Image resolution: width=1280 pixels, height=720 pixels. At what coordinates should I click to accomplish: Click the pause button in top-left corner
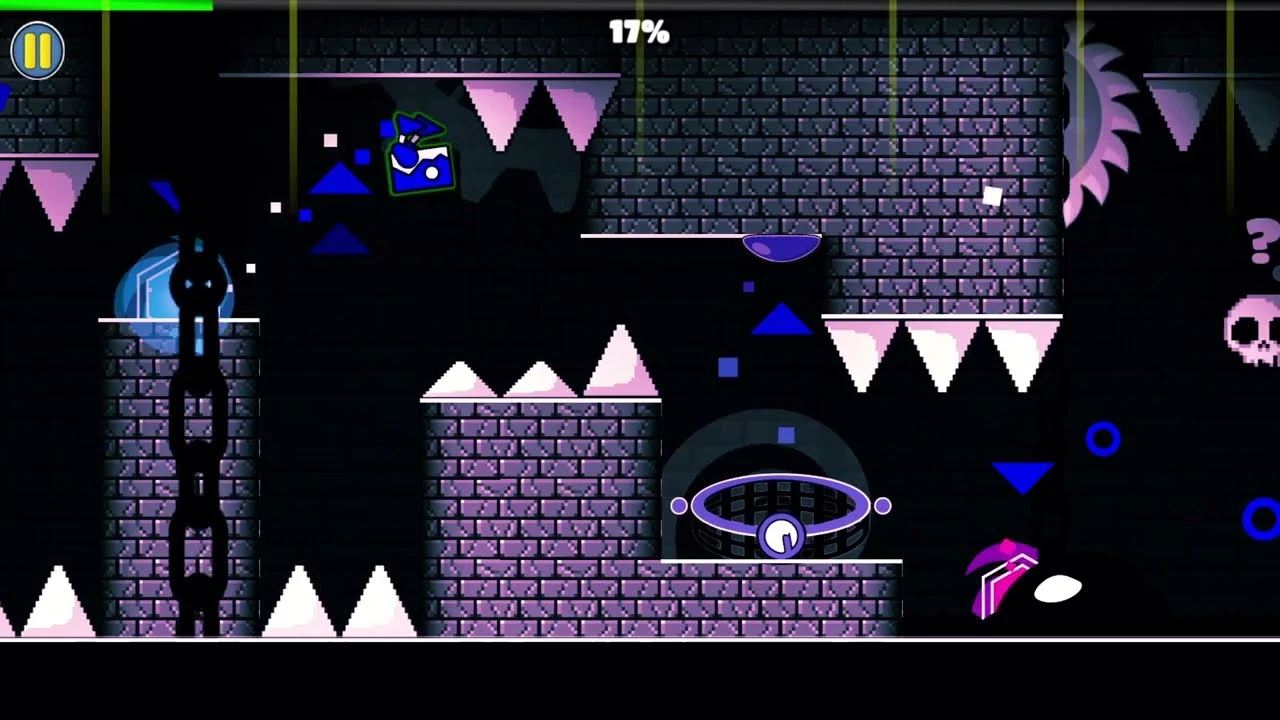coord(37,50)
